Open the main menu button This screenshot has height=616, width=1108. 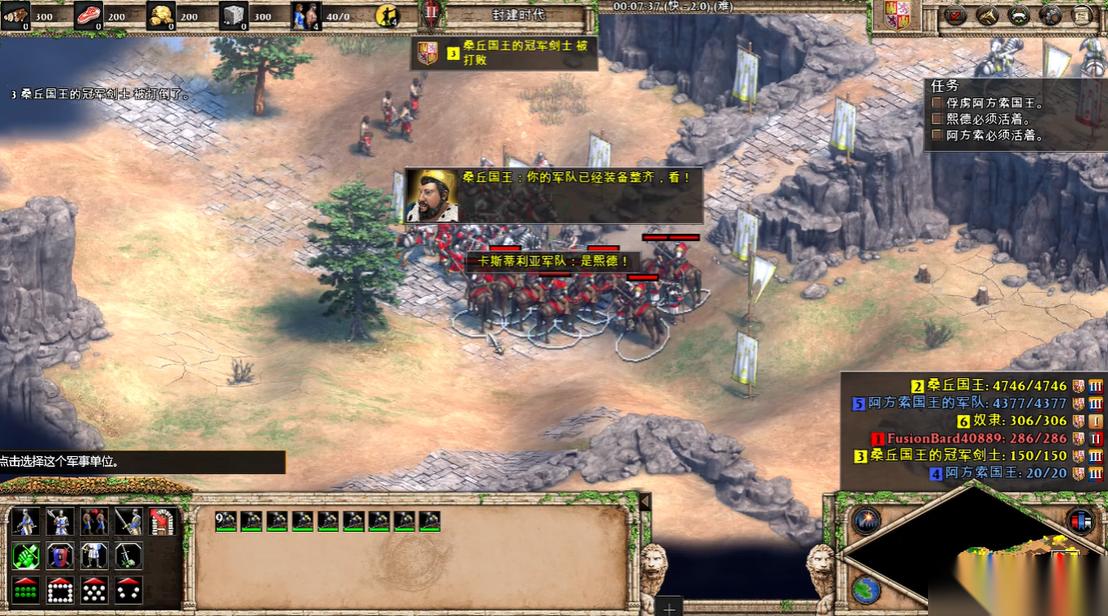pyautogui.click(x=1080, y=15)
